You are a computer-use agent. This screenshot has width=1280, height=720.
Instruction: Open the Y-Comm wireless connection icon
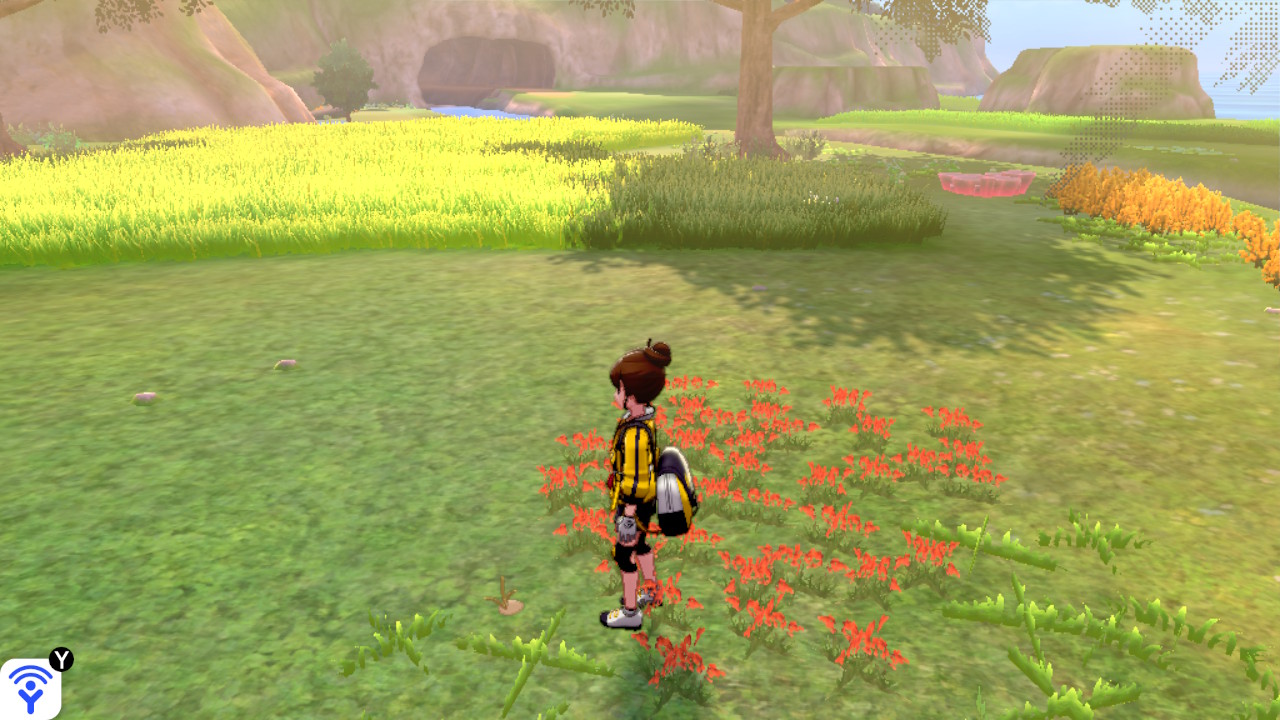click(x=31, y=688)
